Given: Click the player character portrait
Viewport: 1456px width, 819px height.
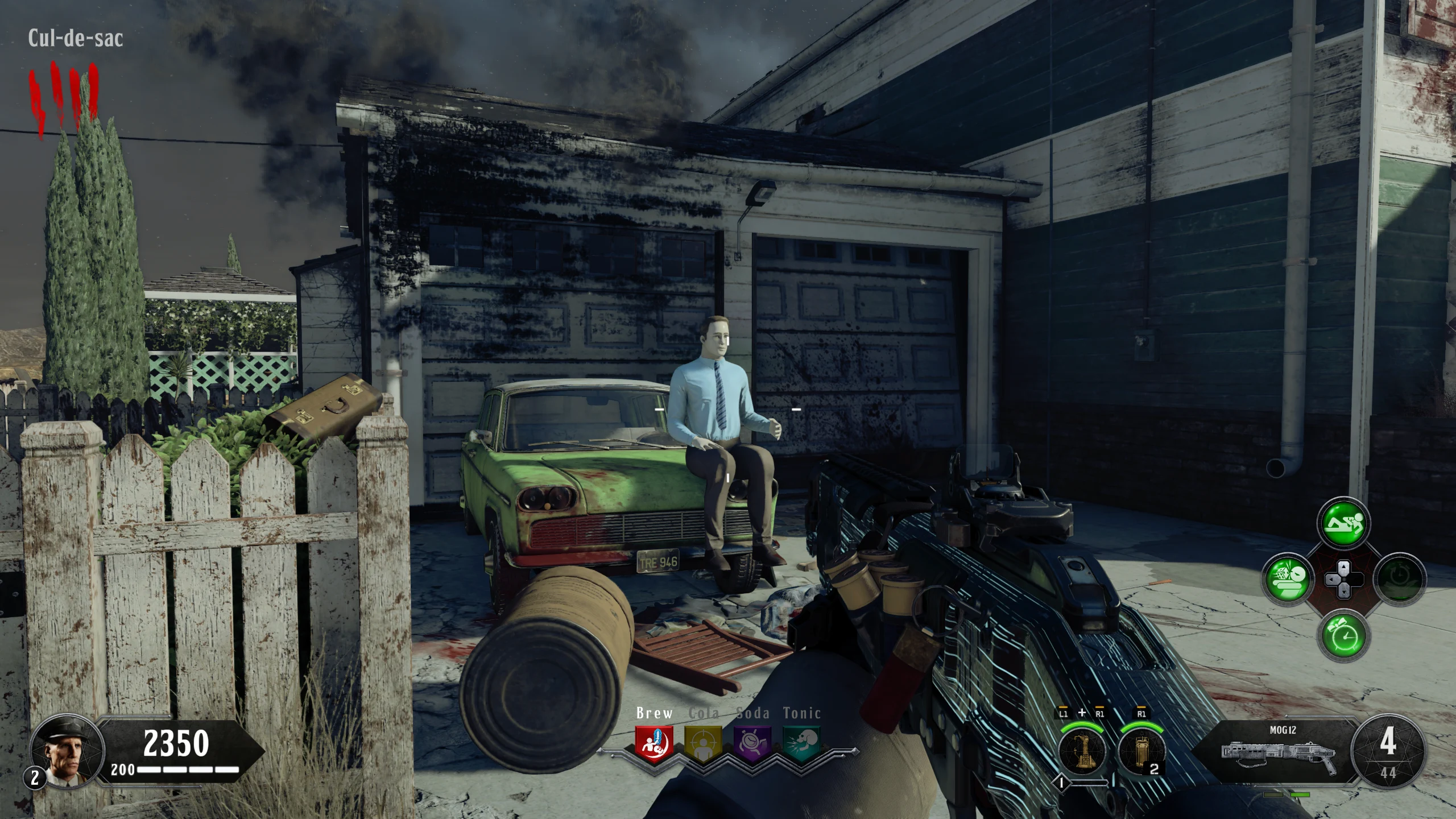Looking at the screenshot, I should click(67, 748).
